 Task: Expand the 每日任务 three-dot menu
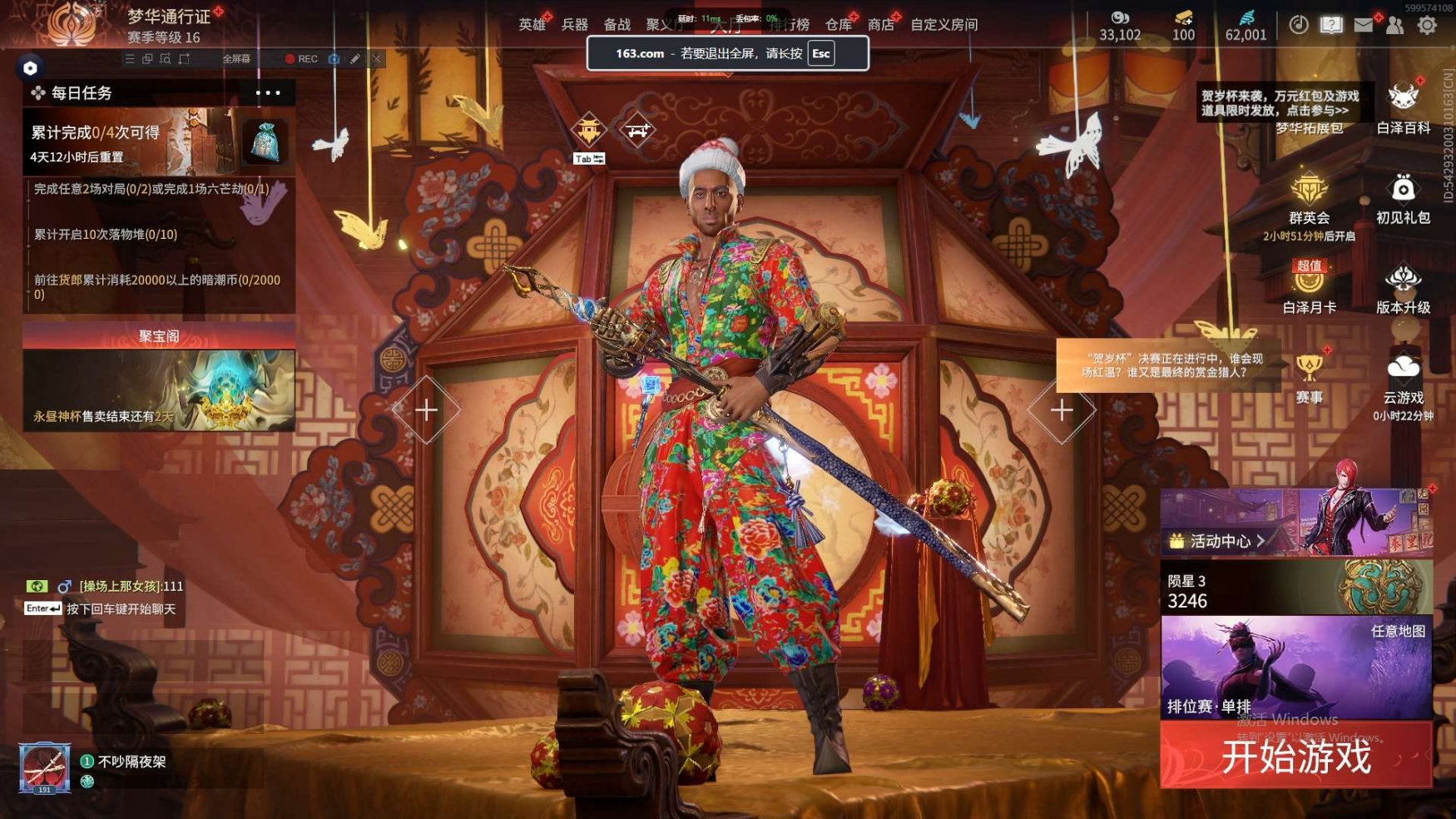268,92
